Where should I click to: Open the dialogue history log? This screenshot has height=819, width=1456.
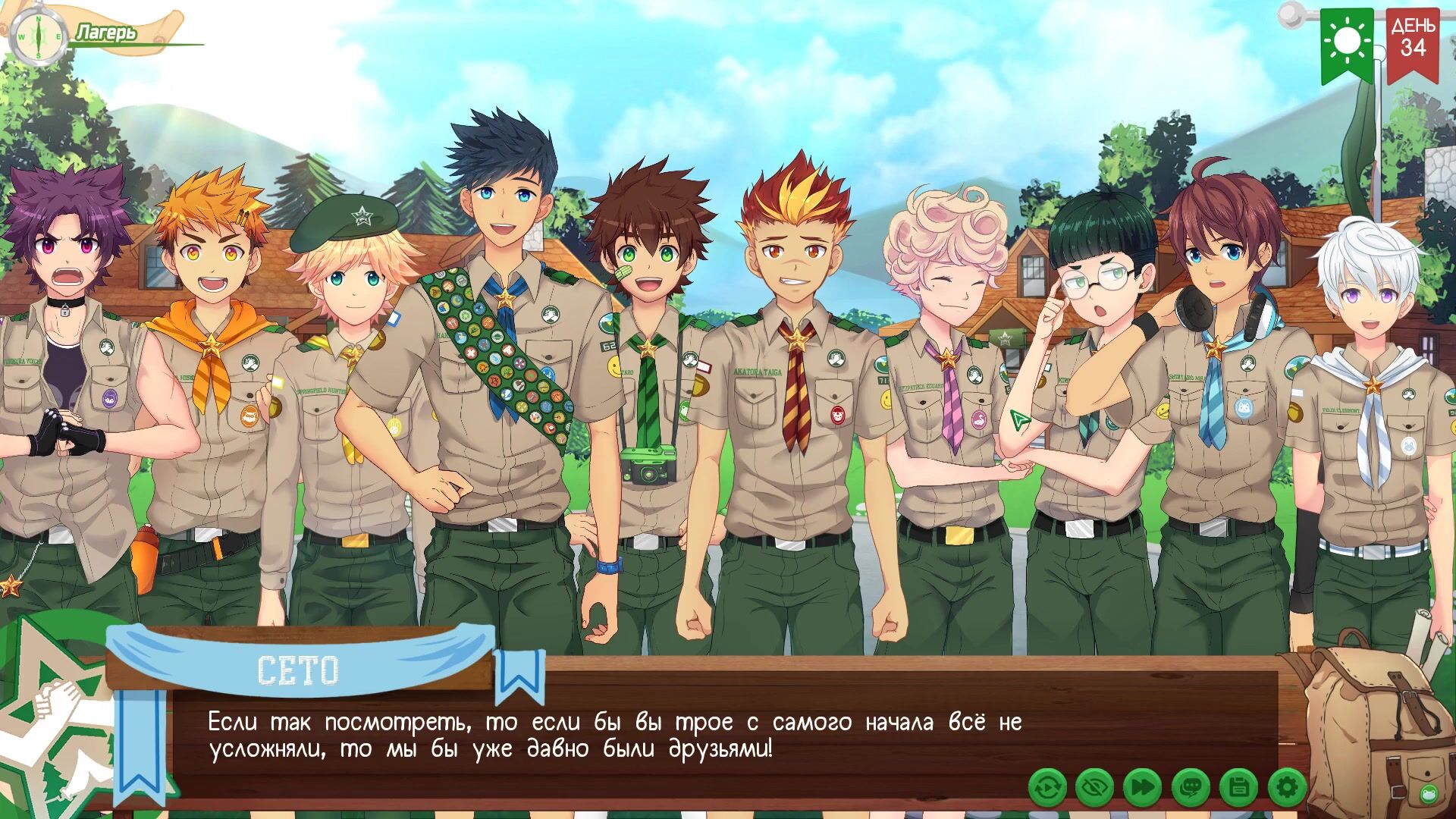[1191, 789]
